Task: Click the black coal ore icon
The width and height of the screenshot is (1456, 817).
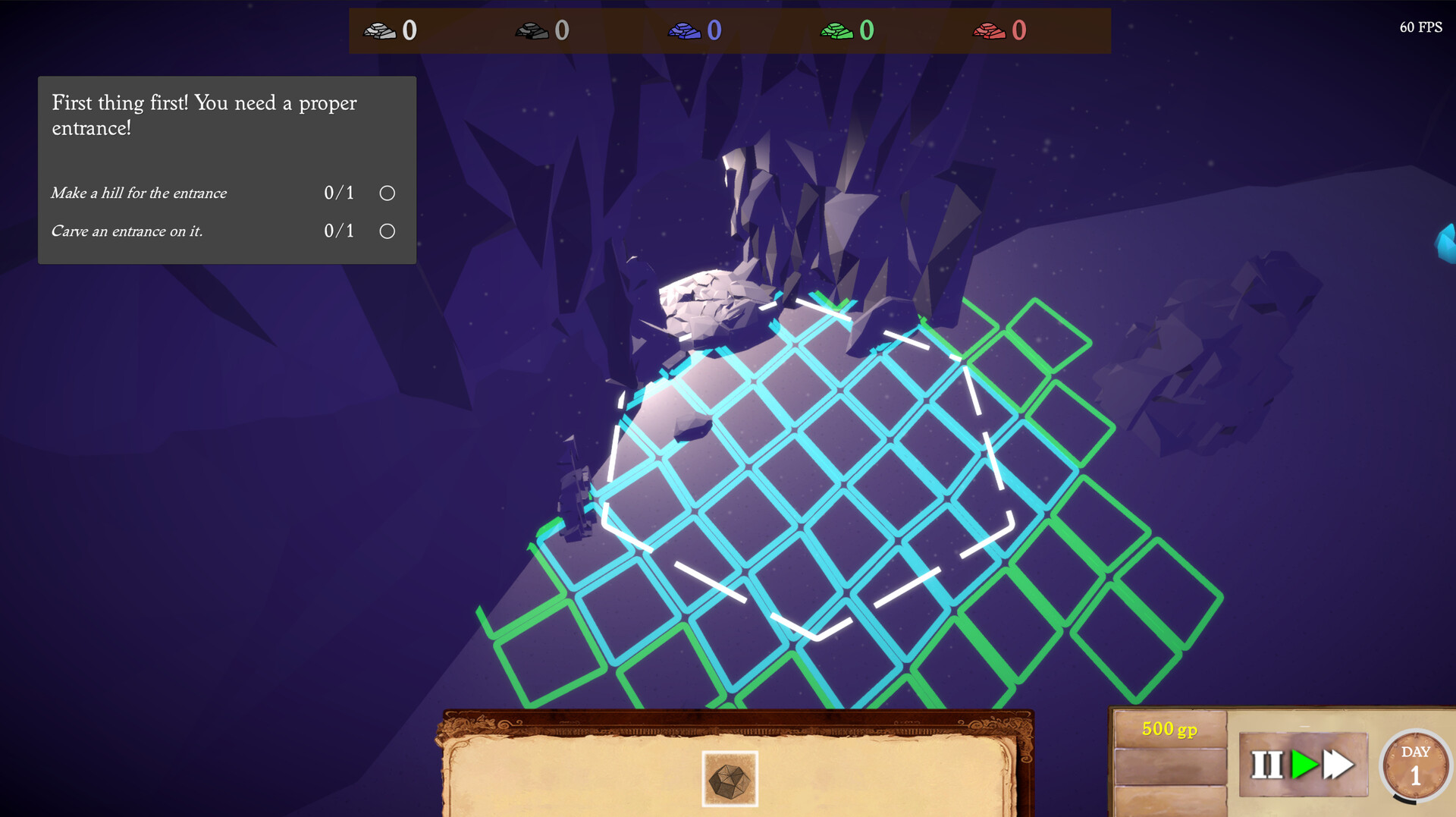Action: coord(533,31)
